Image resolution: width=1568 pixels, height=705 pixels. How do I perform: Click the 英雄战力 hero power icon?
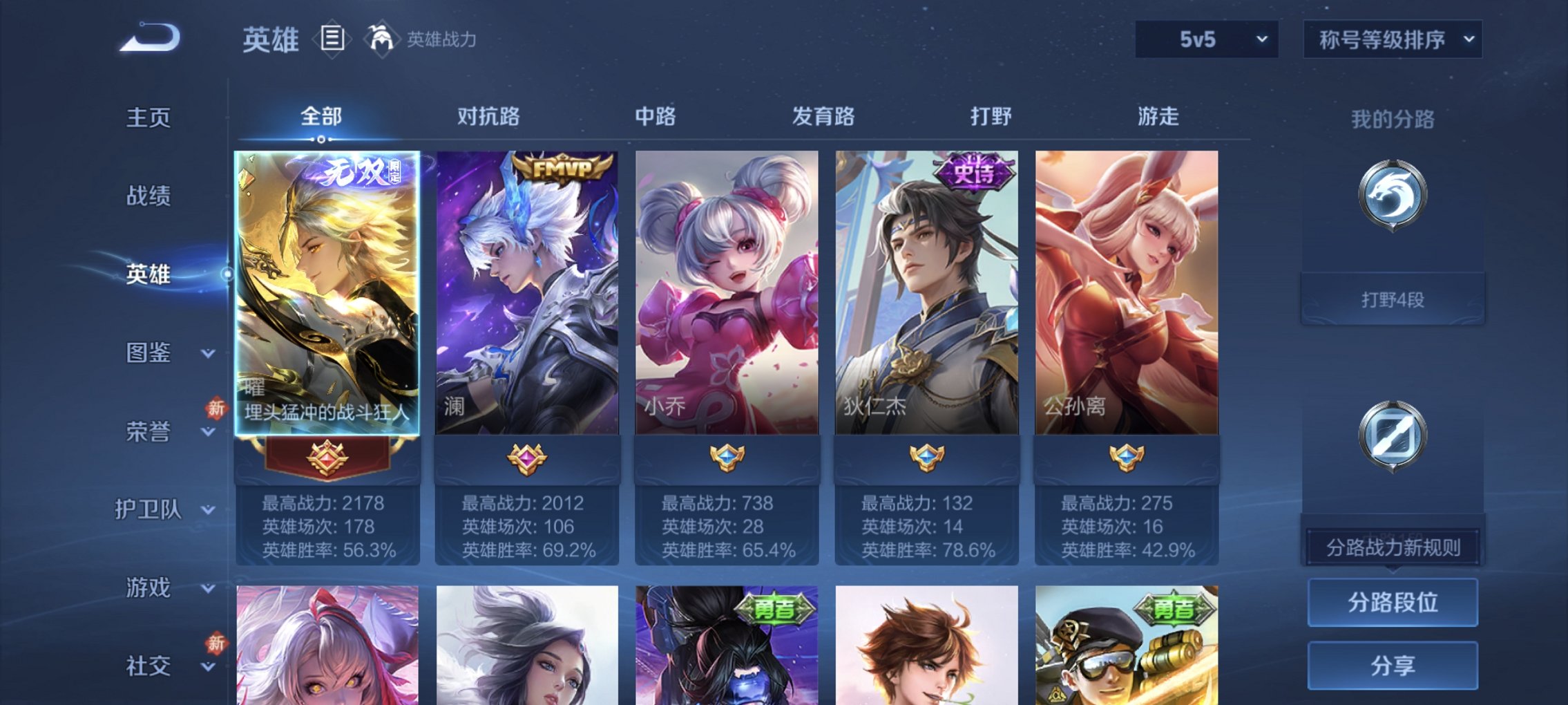coord(382,38)
